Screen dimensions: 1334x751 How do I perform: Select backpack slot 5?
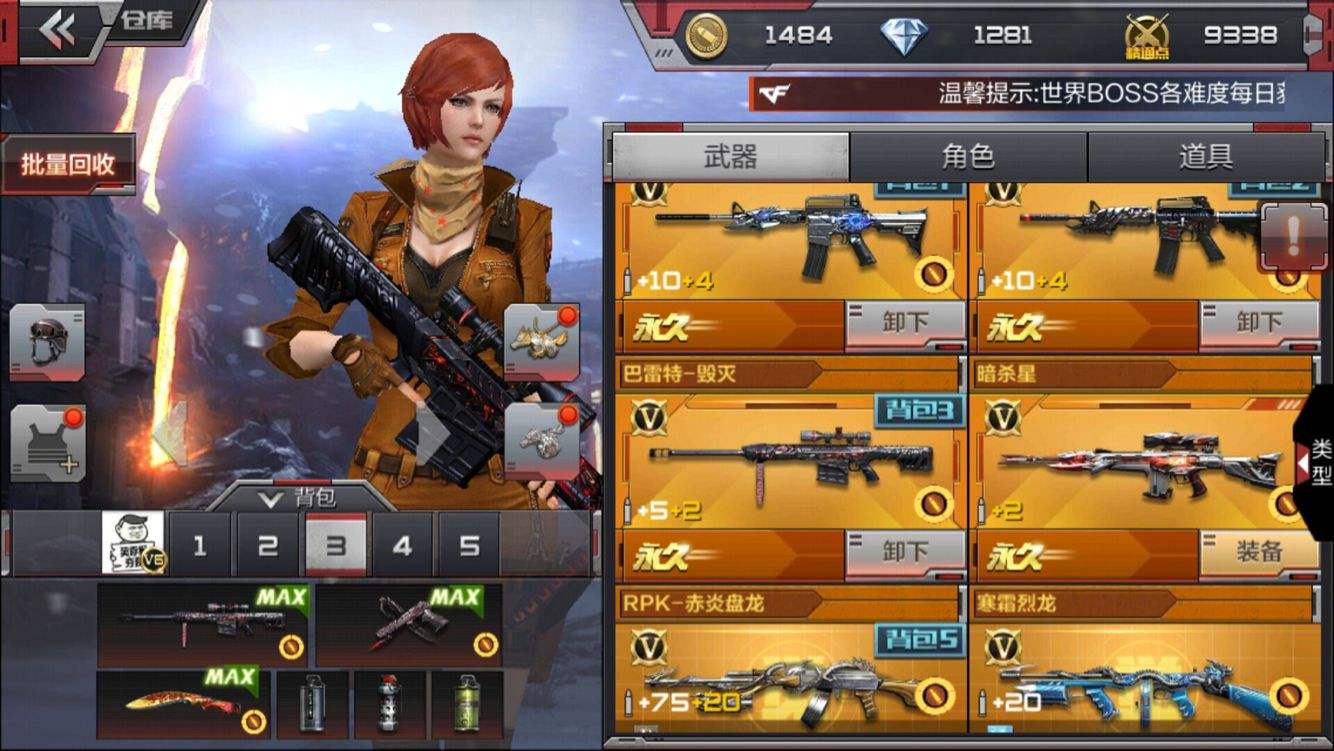(x=469, y=546)
